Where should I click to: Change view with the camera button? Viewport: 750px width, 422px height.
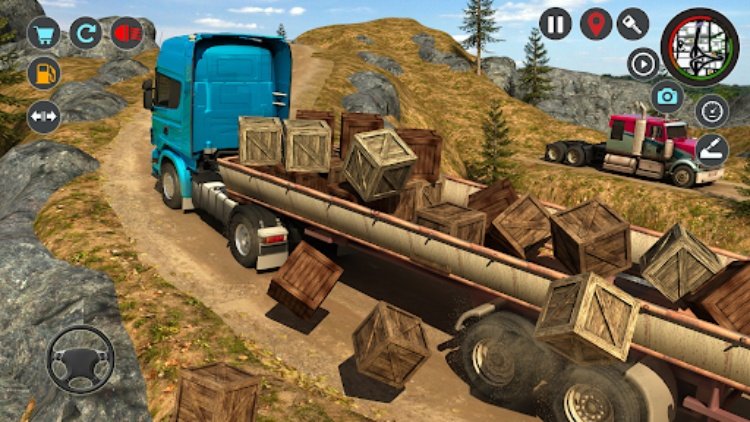pyautogui.click(x=667, y=97)
